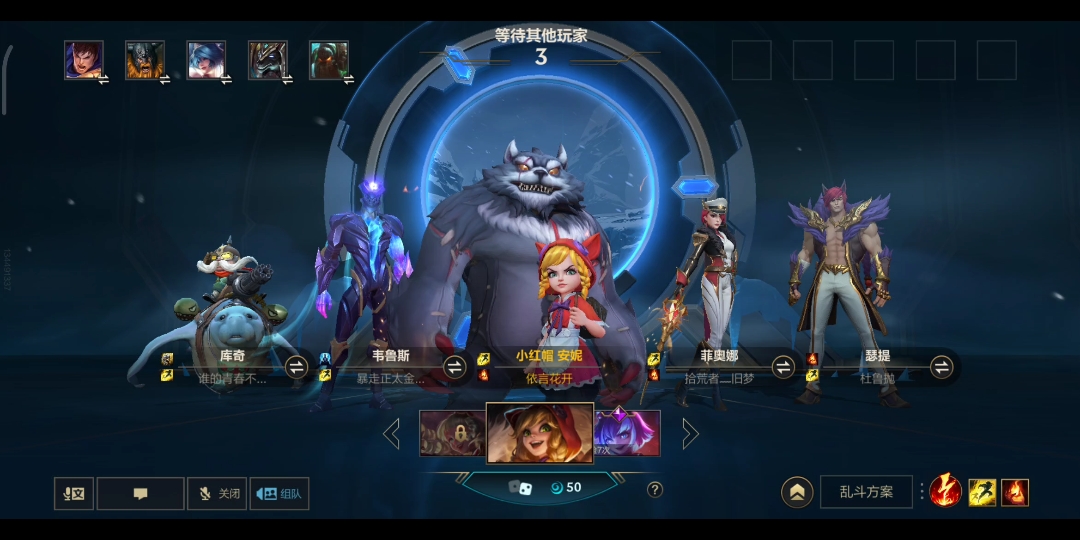Viewport: 1080px width, 540px height.
Task: Show previous skin with left arrow
Action: point(392,433)
